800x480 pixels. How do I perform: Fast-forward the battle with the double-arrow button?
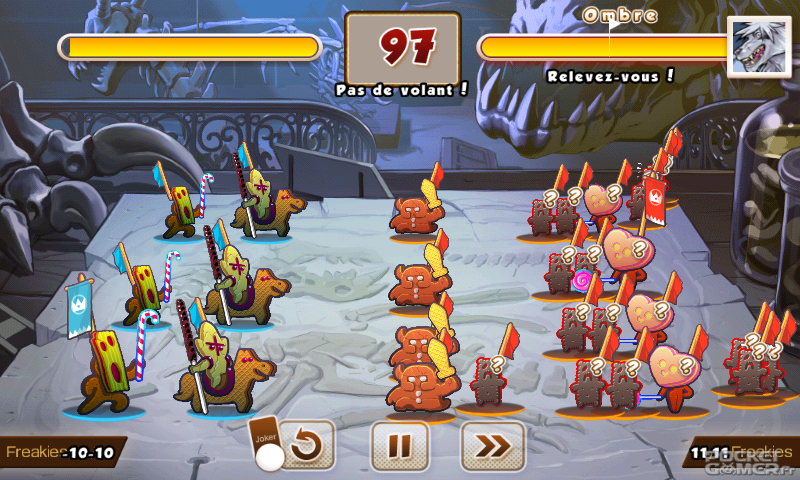[x=492, y=446]
